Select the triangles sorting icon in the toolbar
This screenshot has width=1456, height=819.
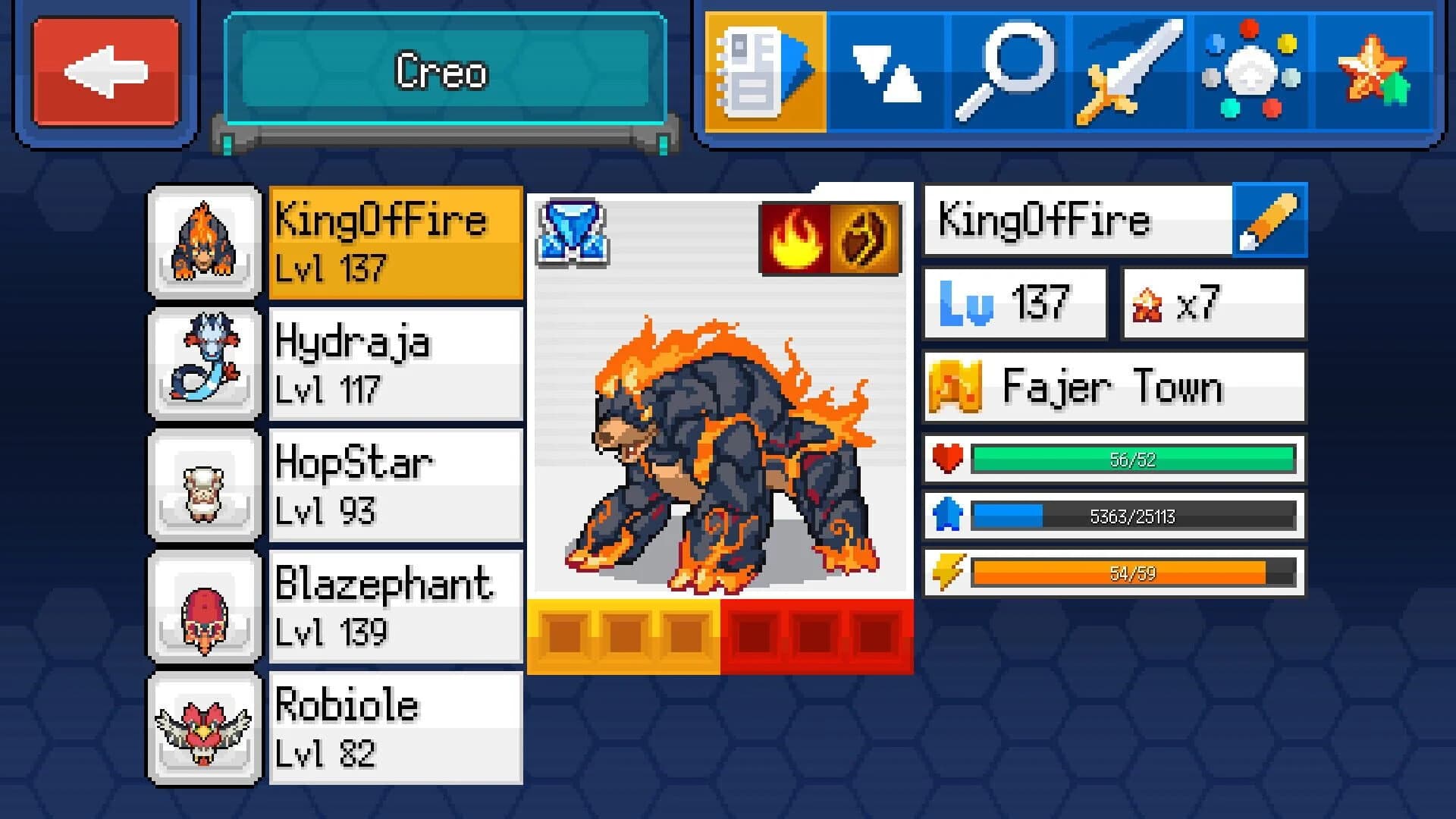pos(887,68)
